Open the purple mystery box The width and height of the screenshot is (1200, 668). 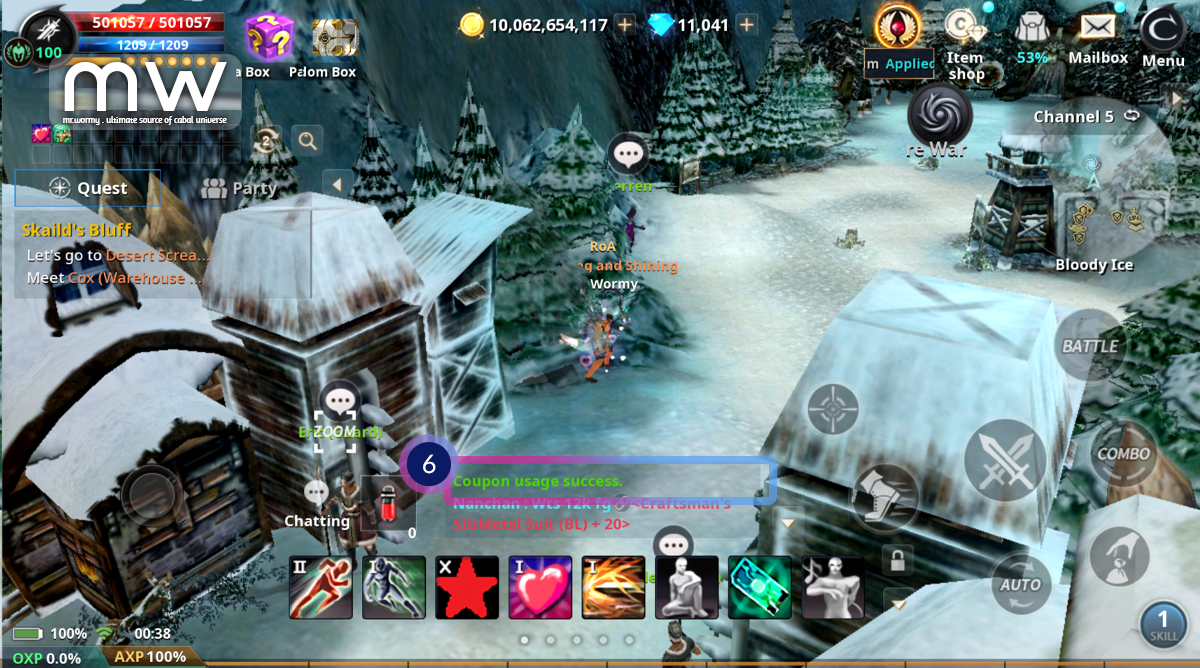[x=269, y=39]
